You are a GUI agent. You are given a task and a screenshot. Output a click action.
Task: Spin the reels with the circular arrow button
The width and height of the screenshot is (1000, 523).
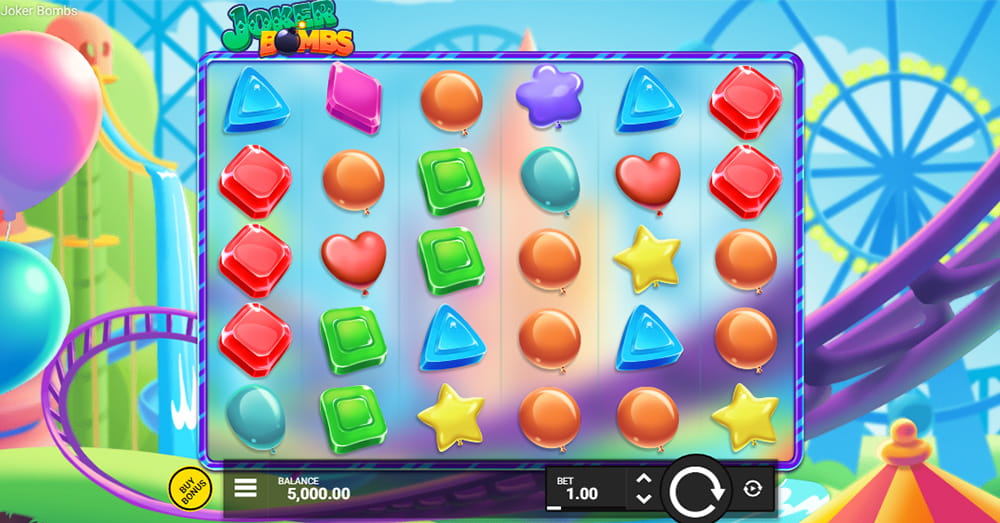[x=695, y=490]
